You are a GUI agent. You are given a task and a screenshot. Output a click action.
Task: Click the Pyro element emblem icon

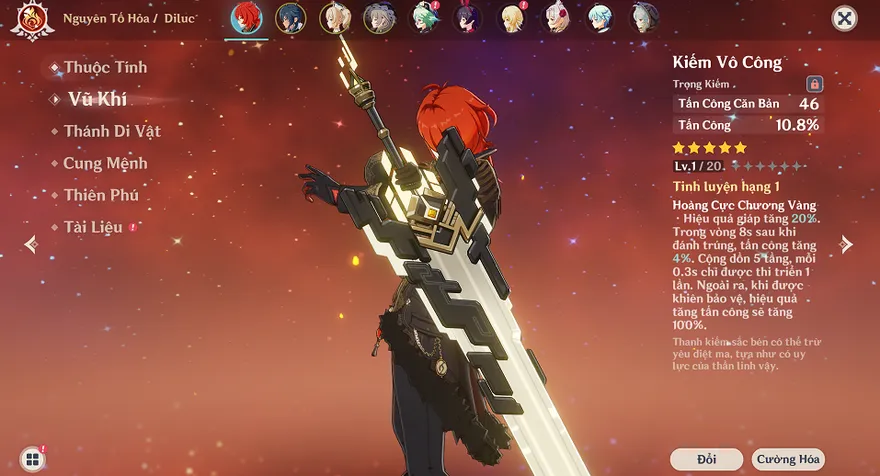tap(28, 20)
